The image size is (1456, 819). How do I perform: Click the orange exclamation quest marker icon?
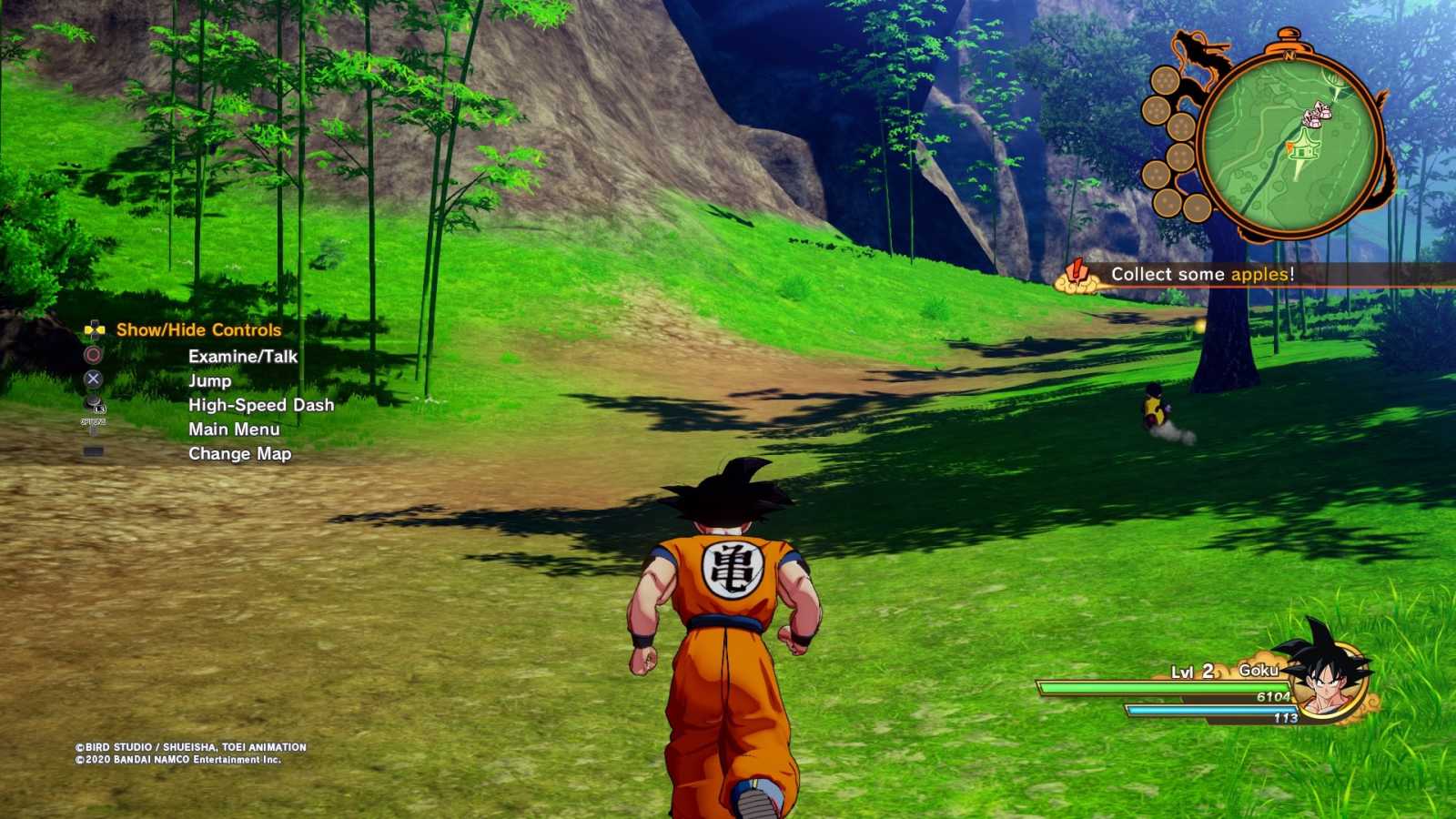1077,271
